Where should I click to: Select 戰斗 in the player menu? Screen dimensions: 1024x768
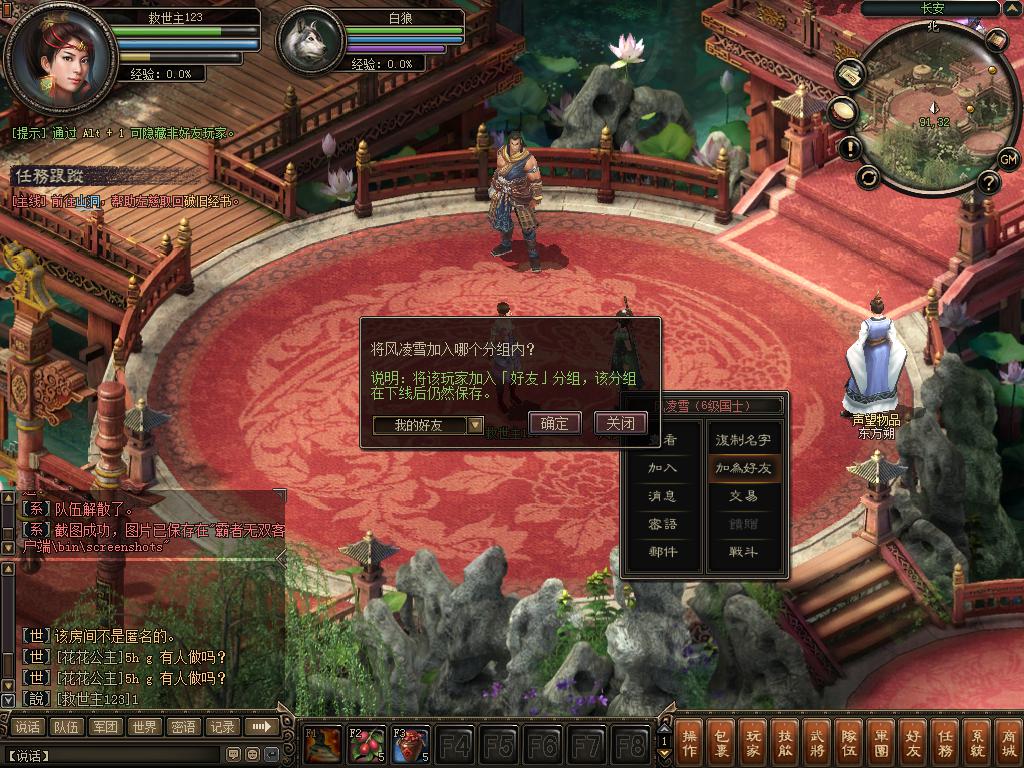click(x=743, y=552)
